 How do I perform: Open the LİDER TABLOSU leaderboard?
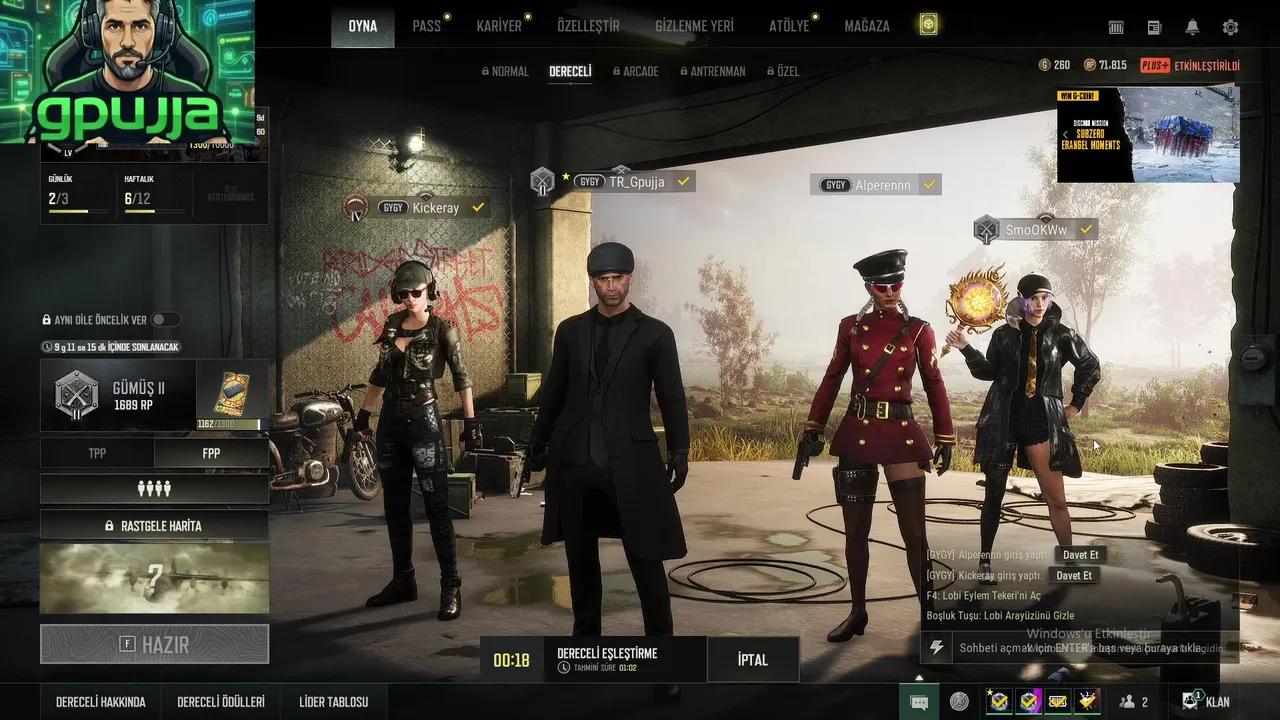(334, 702)
